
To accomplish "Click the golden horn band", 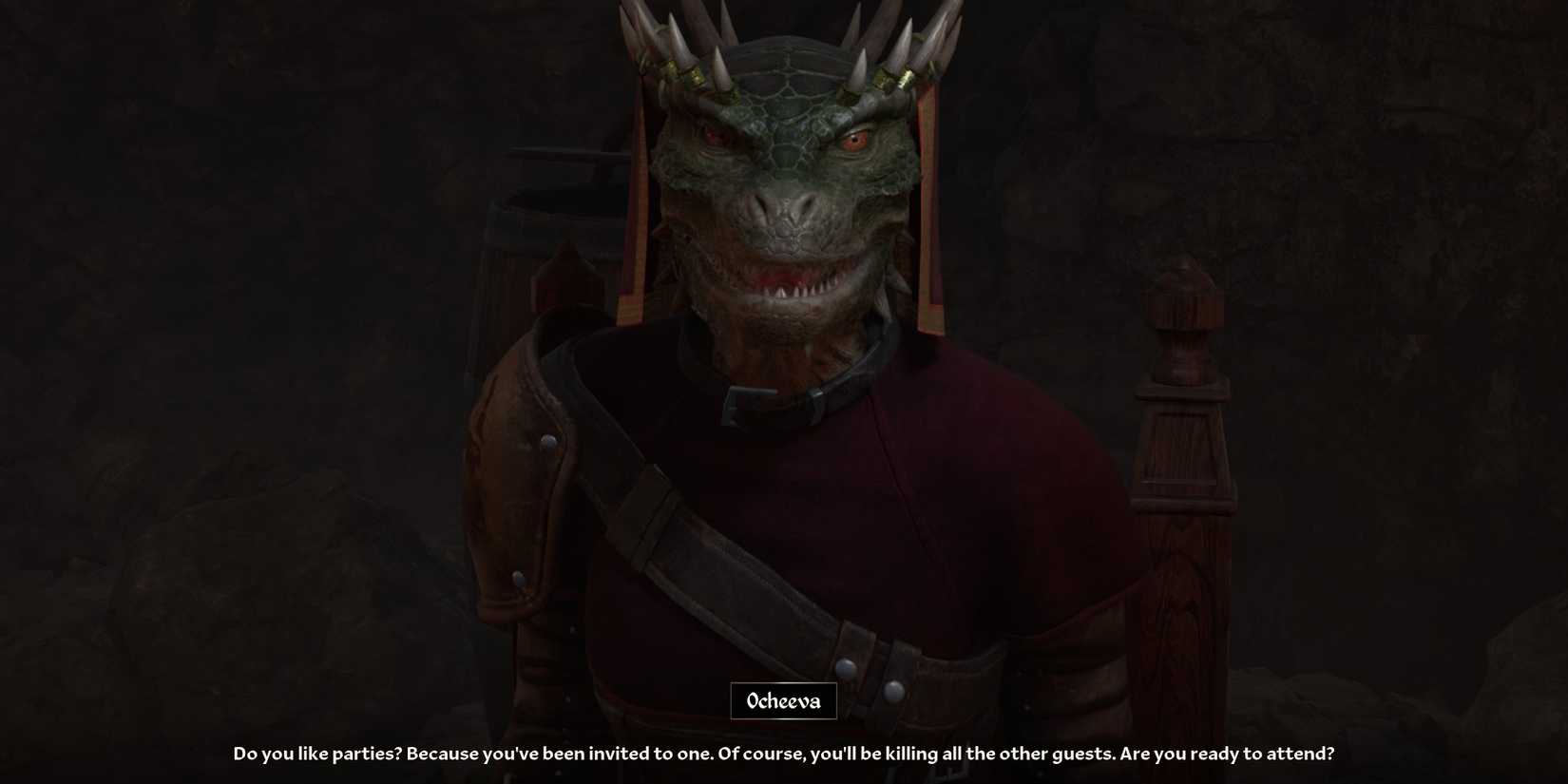I will tap(697, 76).
